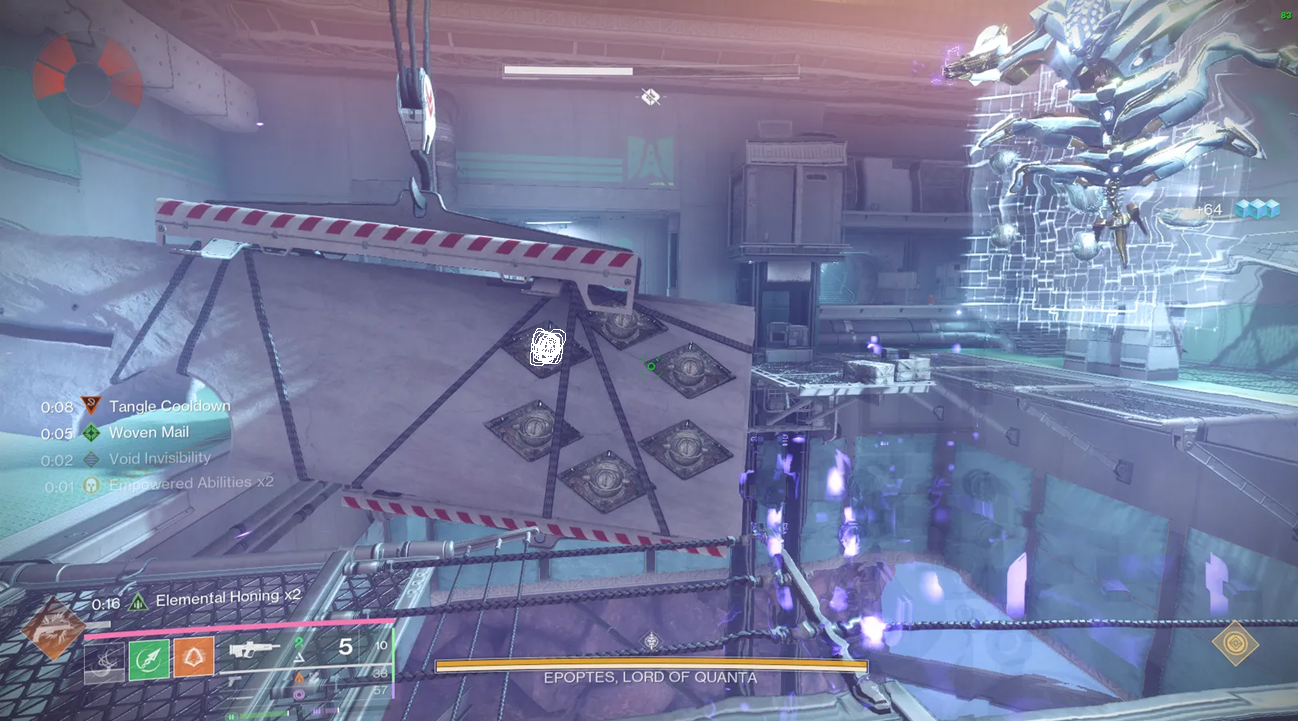Viewport: 1298px width, 721px height.
Task: Click the objective waypoint marker at top
Action: (x=651, y=96)
